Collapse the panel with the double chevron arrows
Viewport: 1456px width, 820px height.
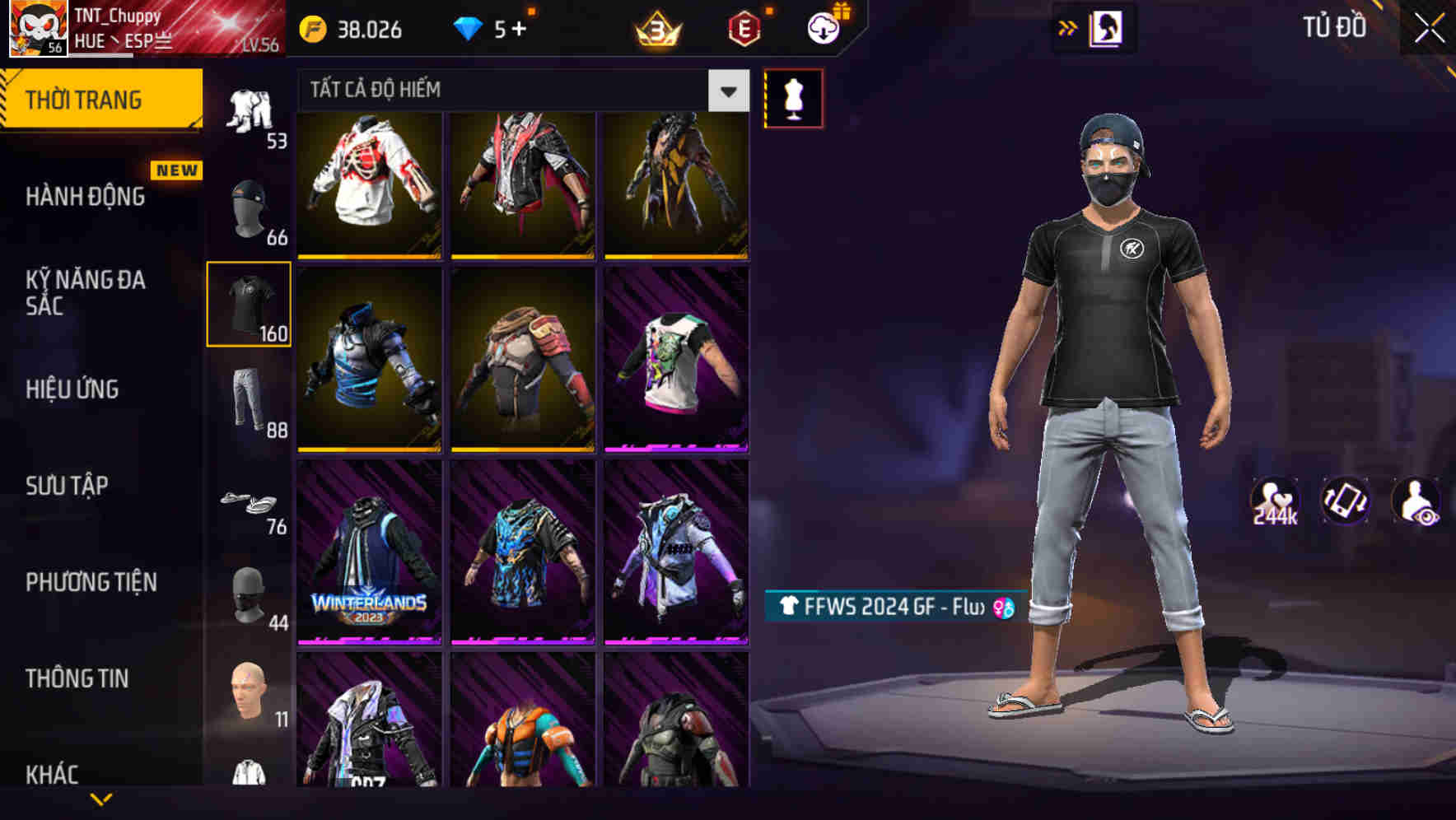[1067, 26]
